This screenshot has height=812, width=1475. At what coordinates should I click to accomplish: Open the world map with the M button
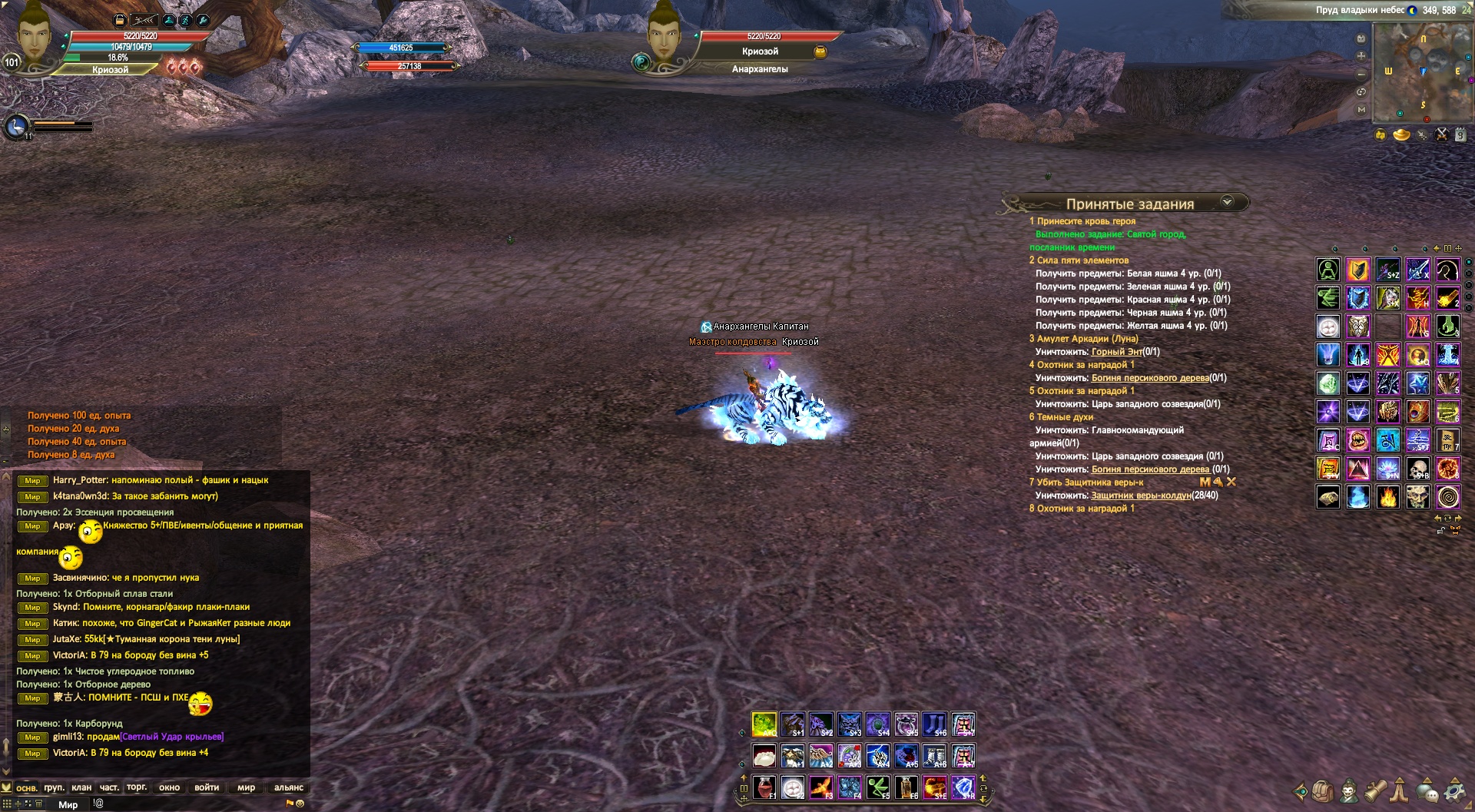point(1361,110)
